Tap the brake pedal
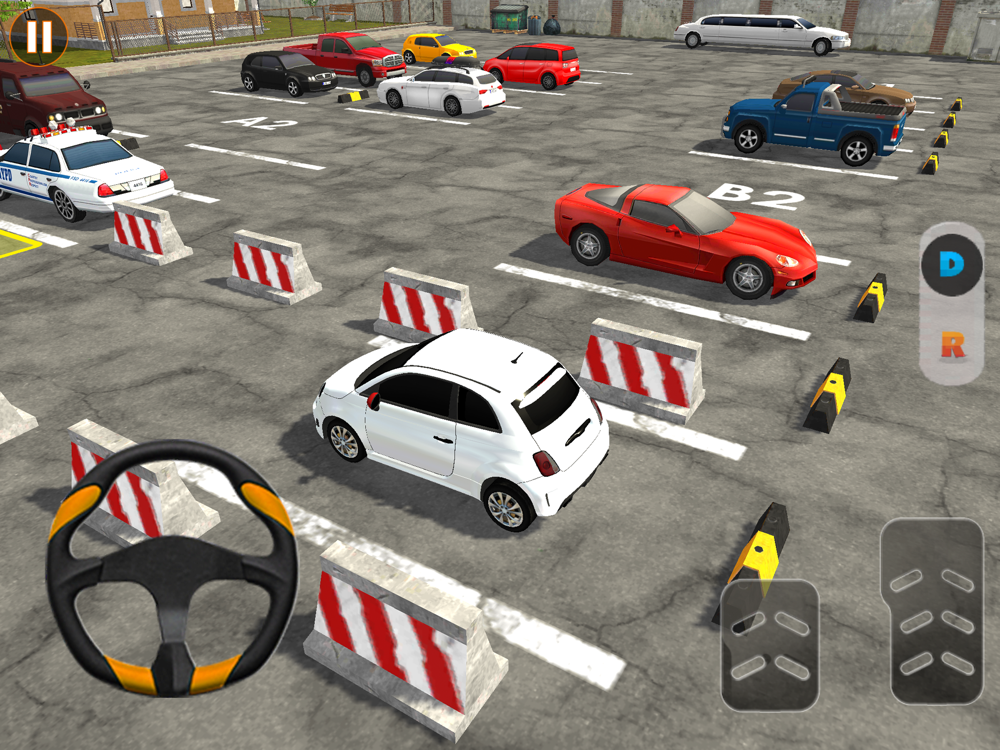Screen dimensions: 1000x750 coord(770,644)
